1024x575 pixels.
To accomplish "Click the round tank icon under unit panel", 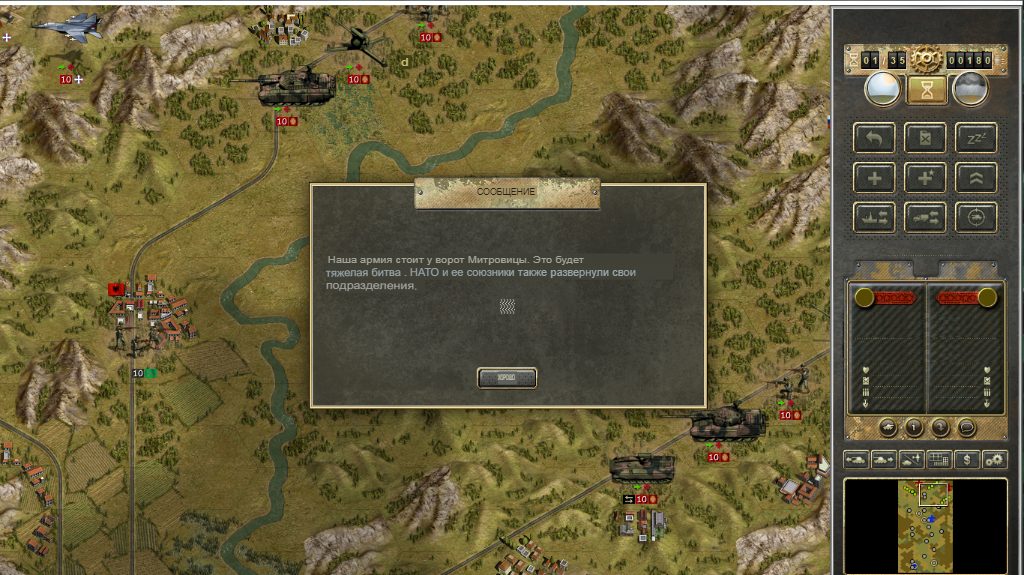I will point(888,427).
